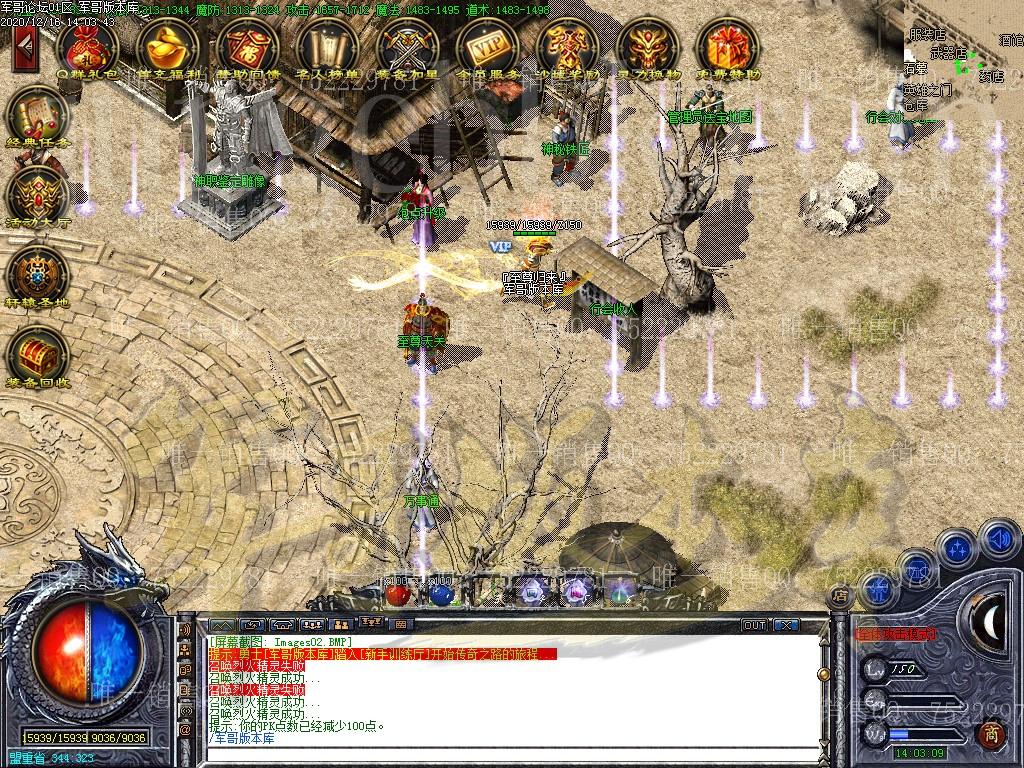Toggle sound with the speaker orb
Viewport: 1024px width, 768px height.
[998, 540]
